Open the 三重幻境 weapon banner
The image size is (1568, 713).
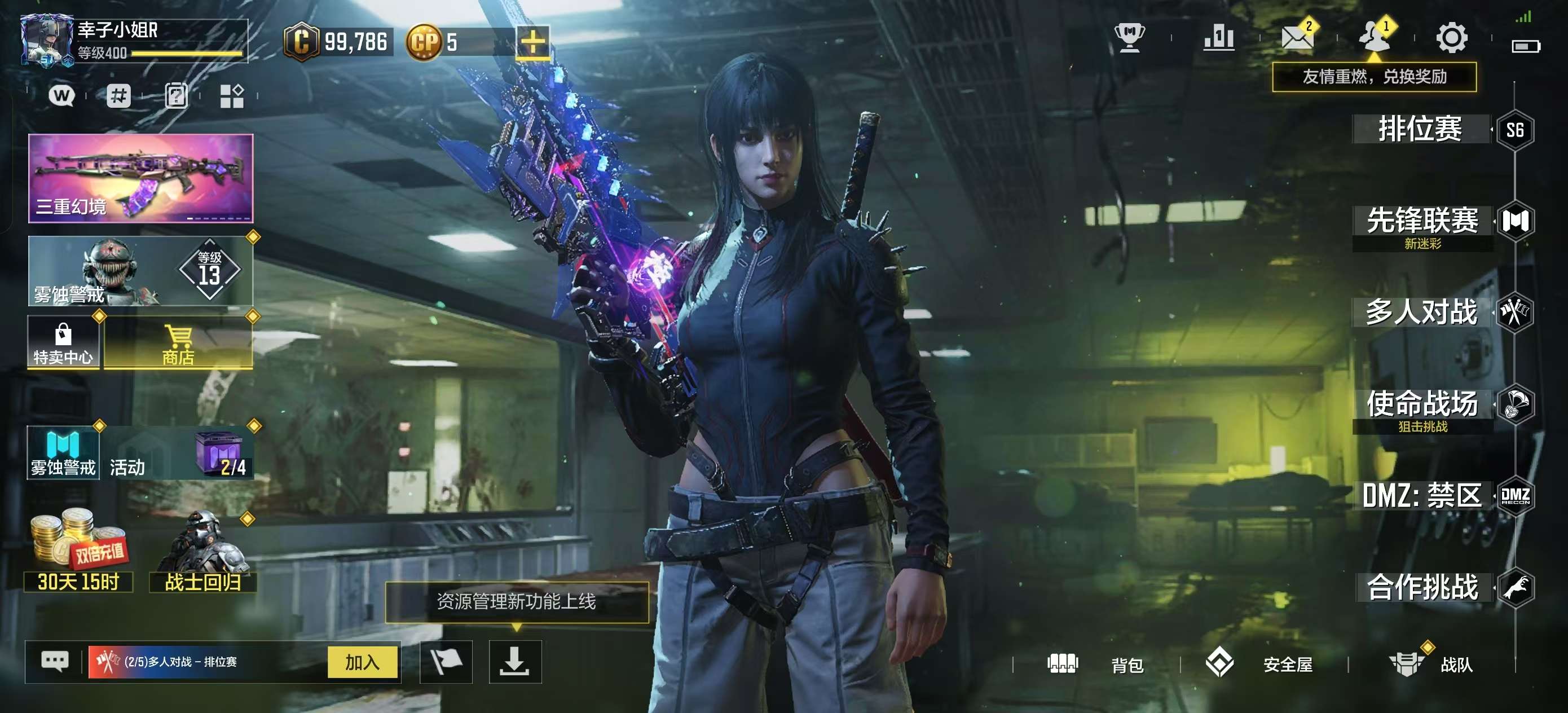(x=140, y=178)
